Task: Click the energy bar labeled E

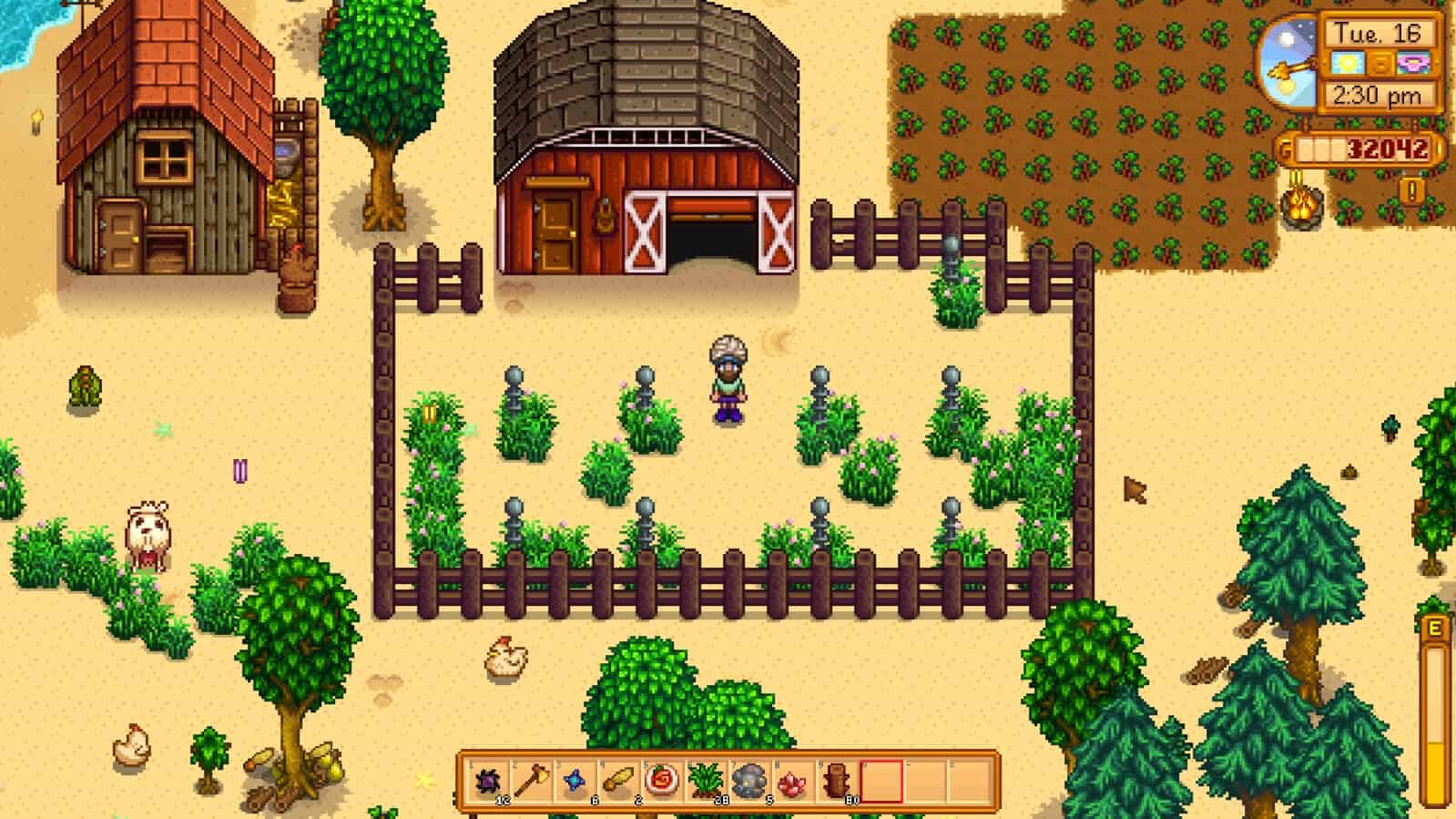Action: (x=1432, y=701)
